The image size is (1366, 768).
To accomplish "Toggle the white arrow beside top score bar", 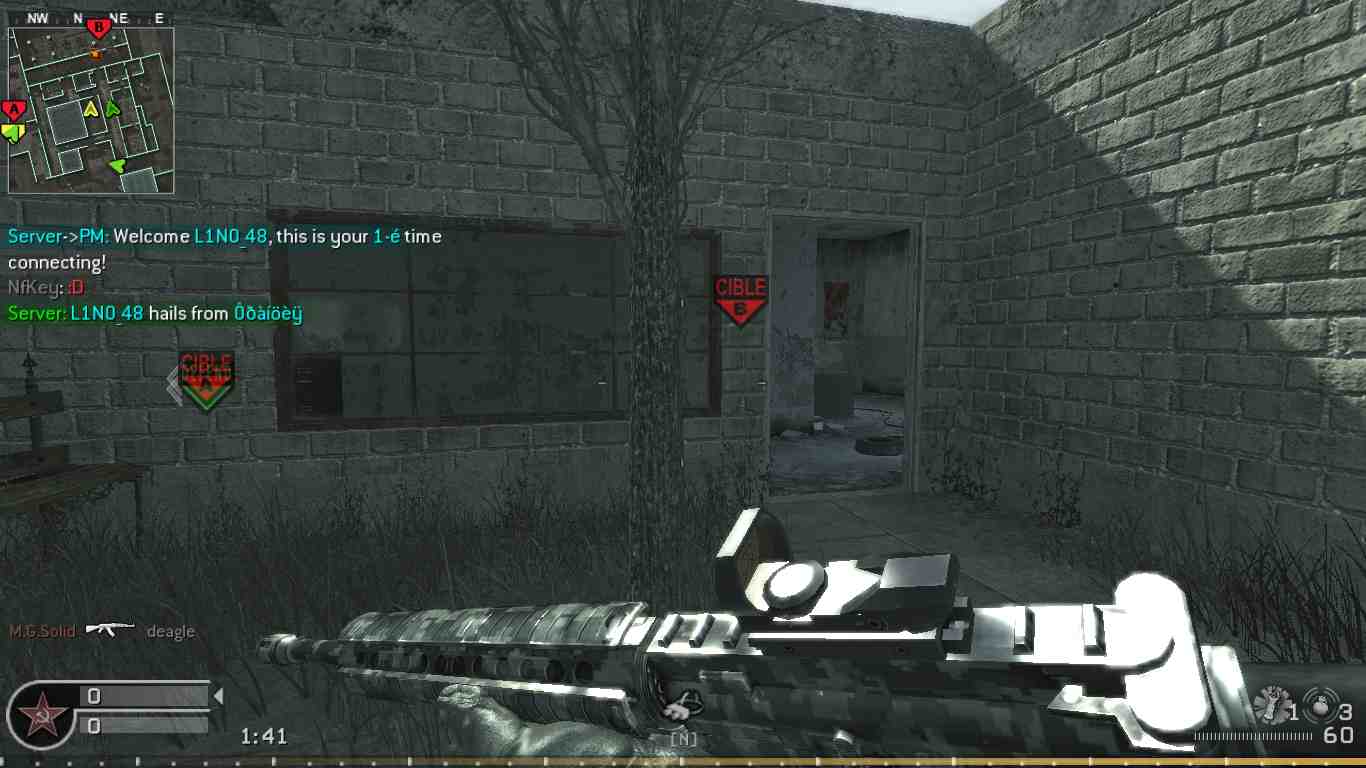I will click(x=218, y=696).
